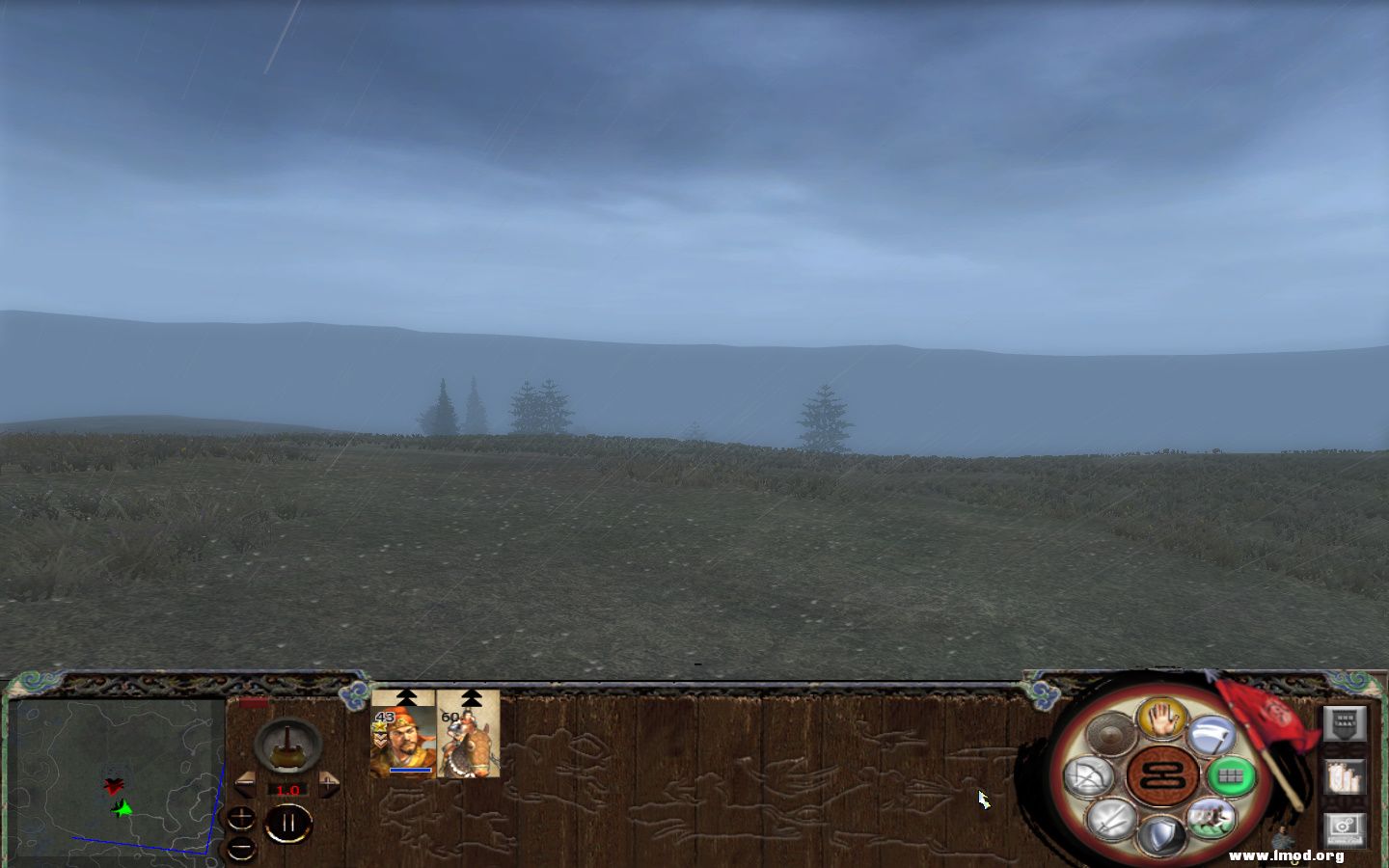
Task: Open the unit details scroll button
Action: pyautogui.click(x=1347, y=776)
